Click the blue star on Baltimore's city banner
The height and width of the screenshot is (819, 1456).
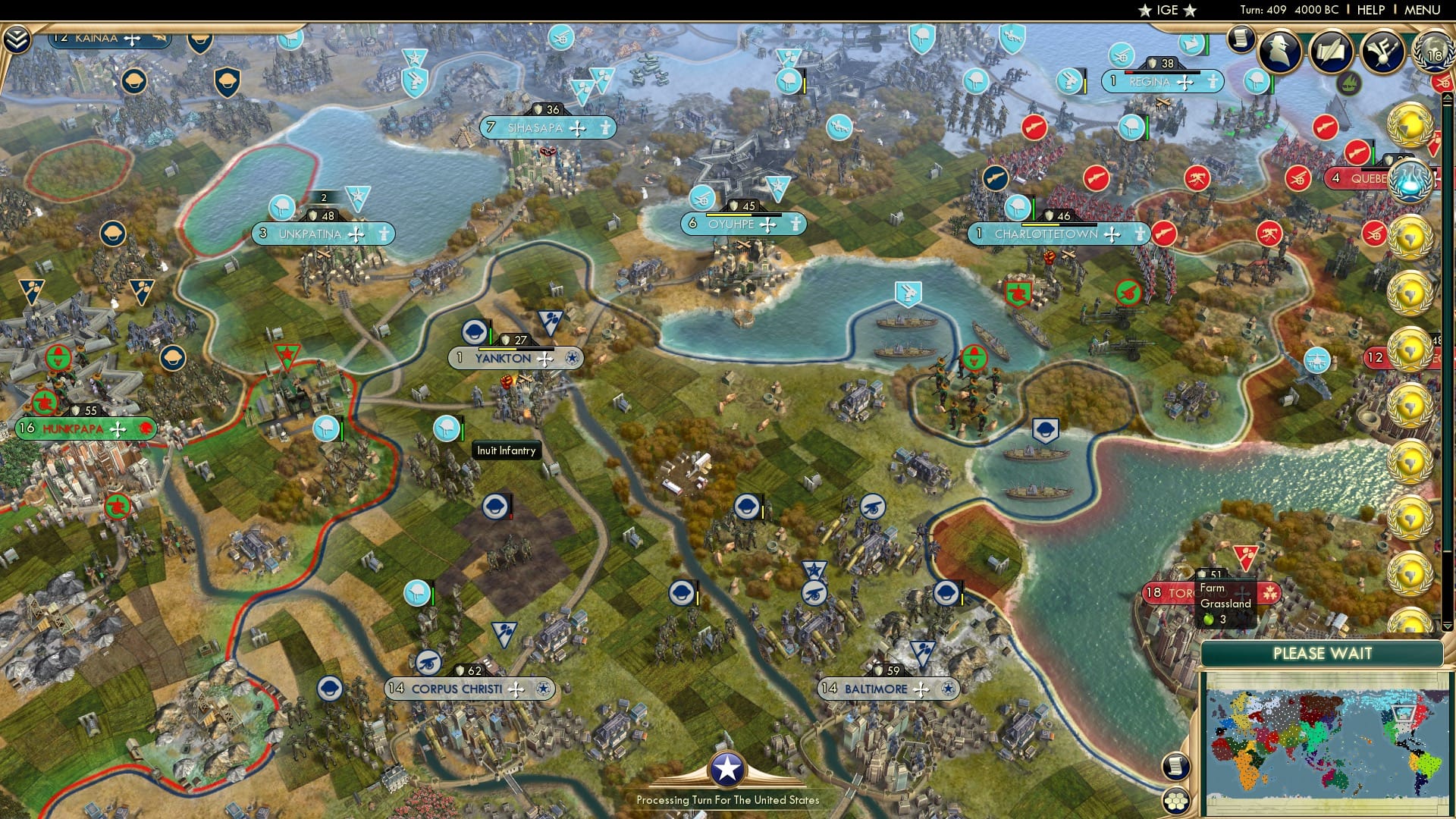tap(949, 689)
